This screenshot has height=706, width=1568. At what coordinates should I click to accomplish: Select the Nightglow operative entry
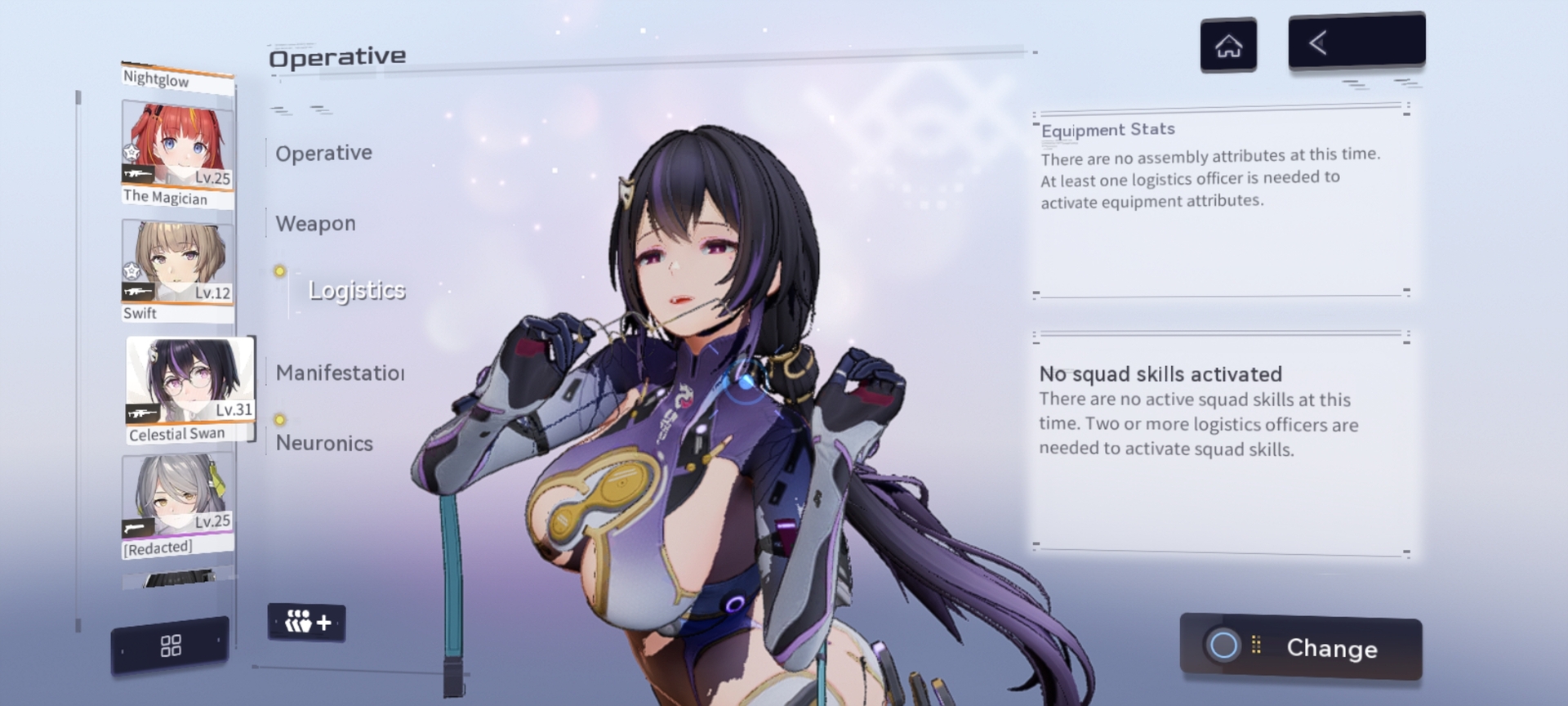point(177,78)
